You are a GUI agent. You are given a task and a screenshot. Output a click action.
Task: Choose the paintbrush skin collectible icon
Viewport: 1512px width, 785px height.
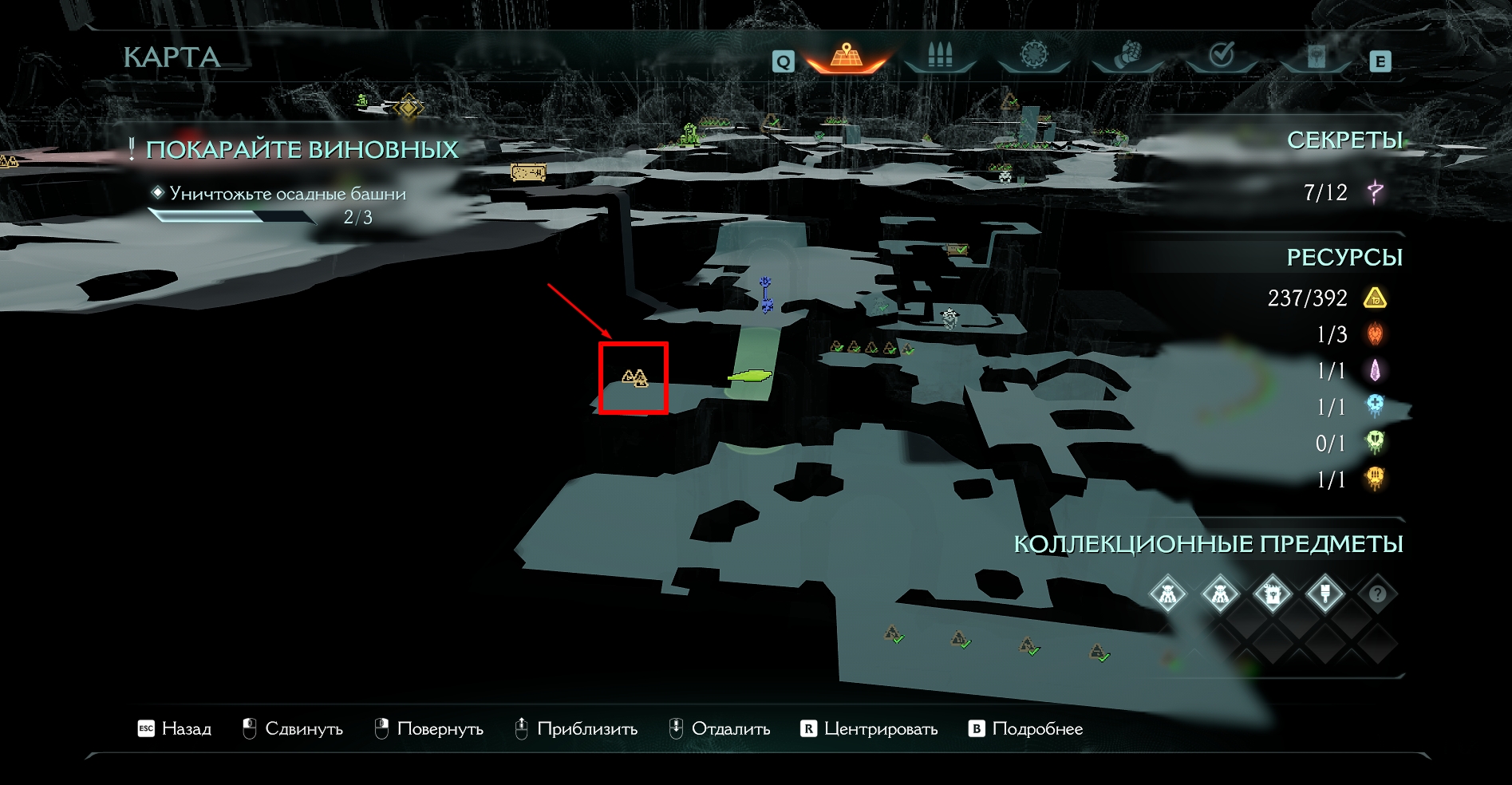coord(1324,594)
